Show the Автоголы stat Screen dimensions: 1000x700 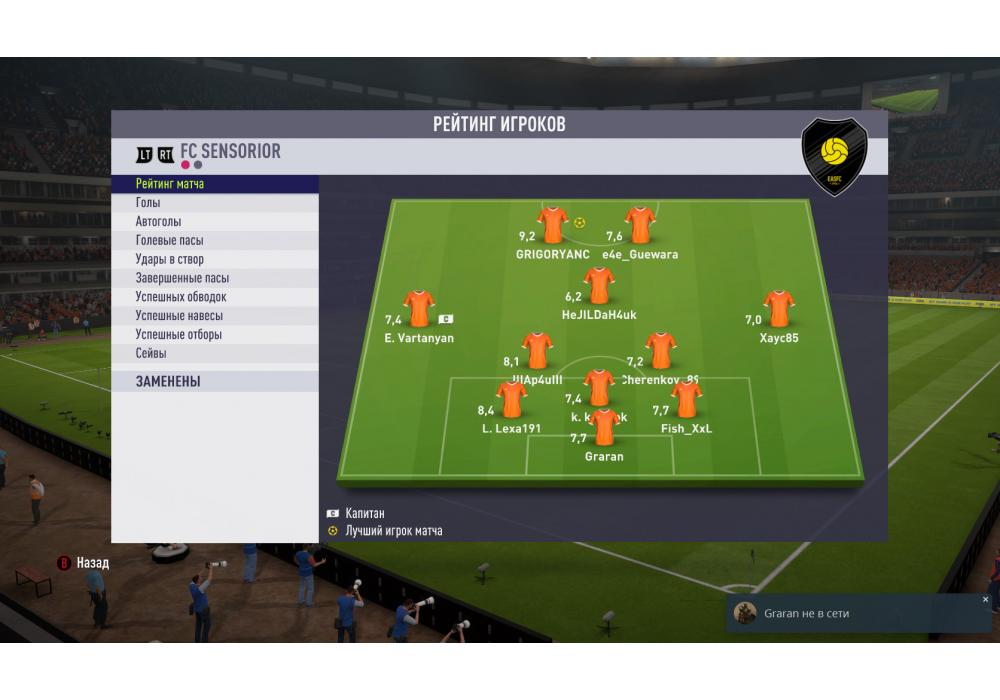[x=215, y=222]
